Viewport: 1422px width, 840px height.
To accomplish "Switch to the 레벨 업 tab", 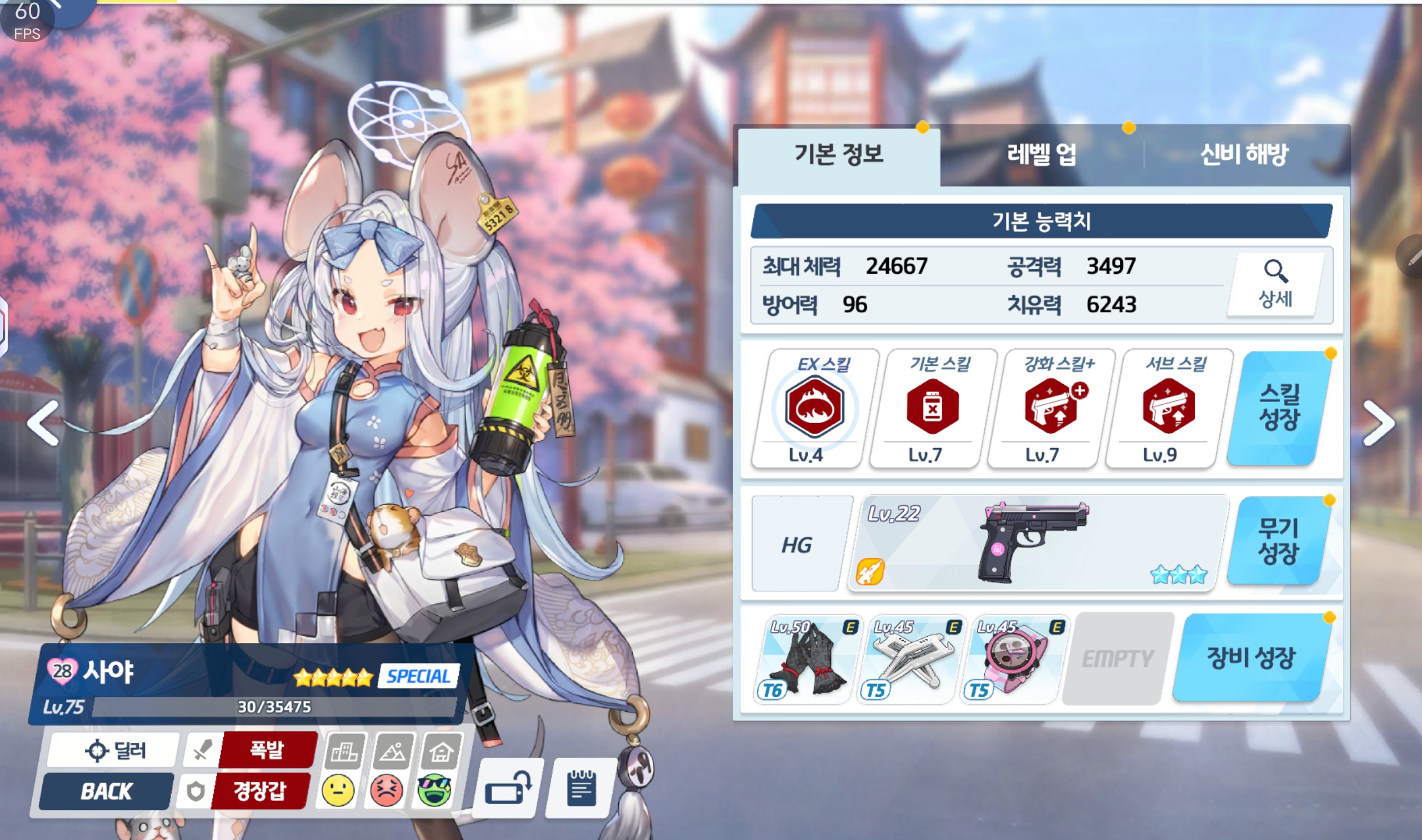I will pos(1041,154).
